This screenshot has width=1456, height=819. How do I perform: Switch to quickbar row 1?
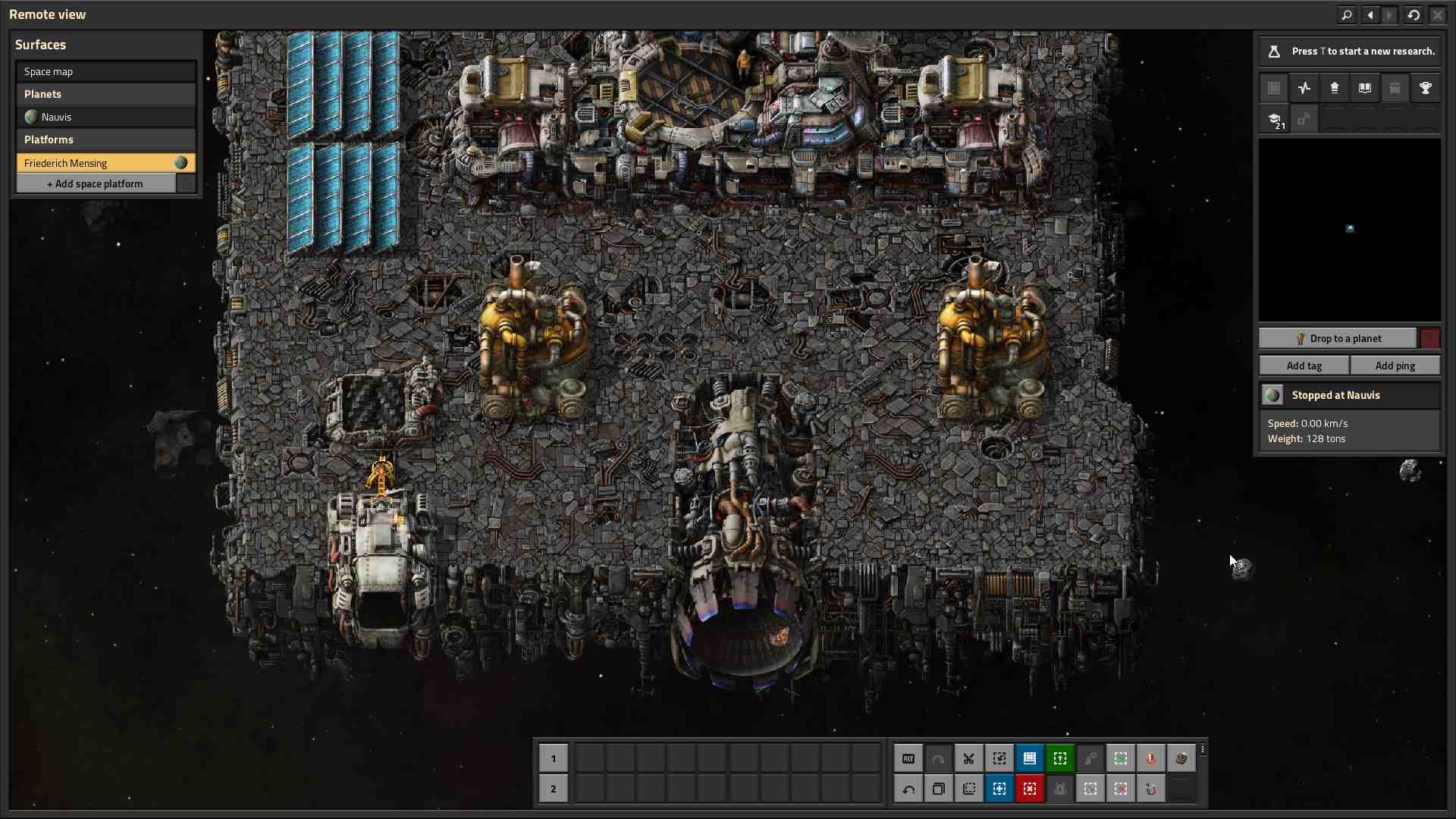(553, 758)
